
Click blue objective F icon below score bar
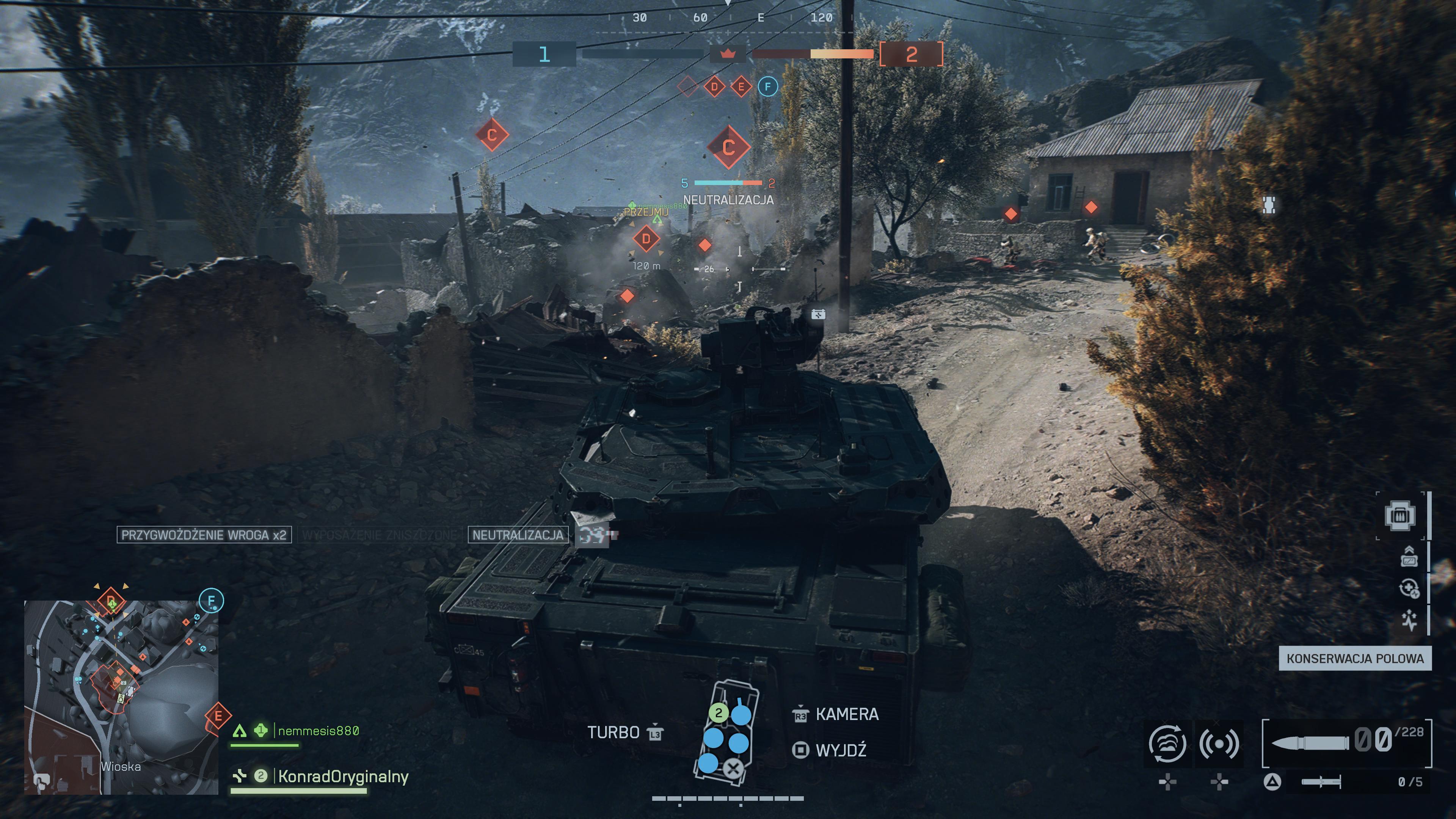tap(767, 86)
